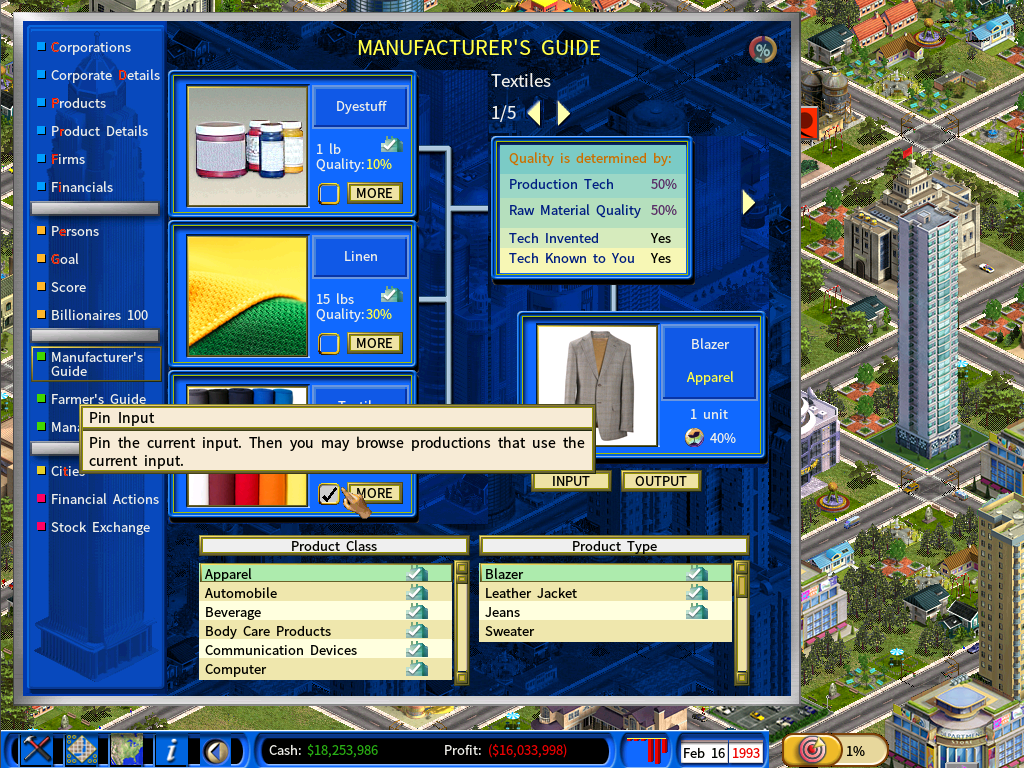Click the percent icon at guide's corner
The height and width of the screenshot is (768, 1024).
tap(763, 49)
